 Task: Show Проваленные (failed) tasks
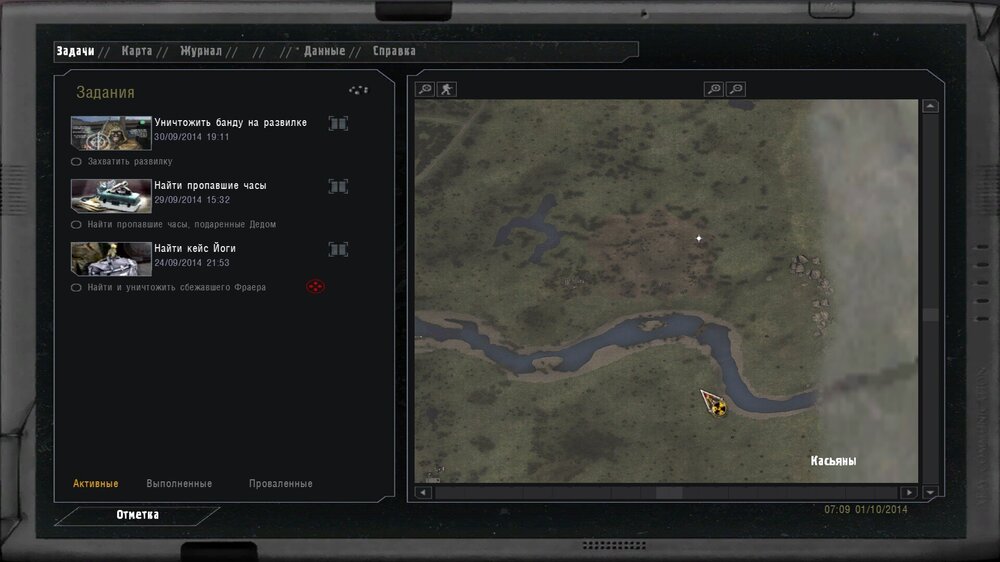pyautogui.click(x=280, y=484)
